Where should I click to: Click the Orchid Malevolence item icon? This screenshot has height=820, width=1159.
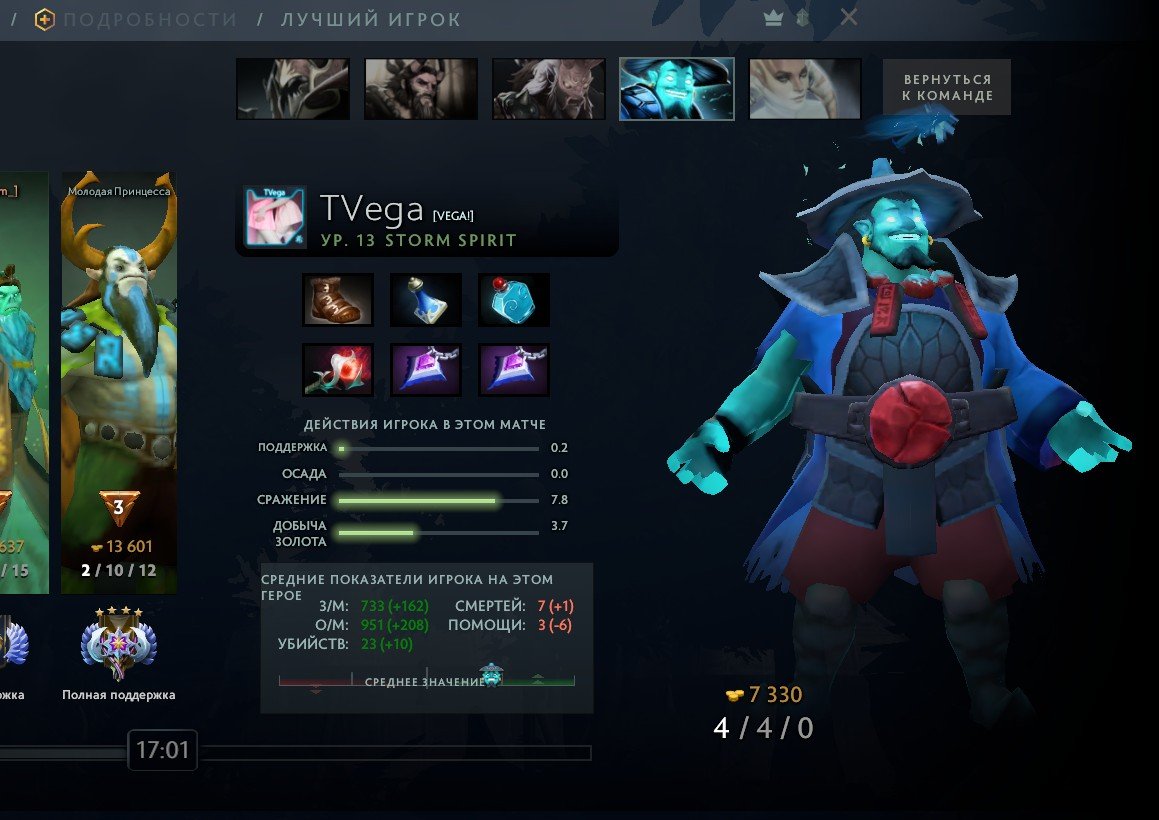(338, 370)
